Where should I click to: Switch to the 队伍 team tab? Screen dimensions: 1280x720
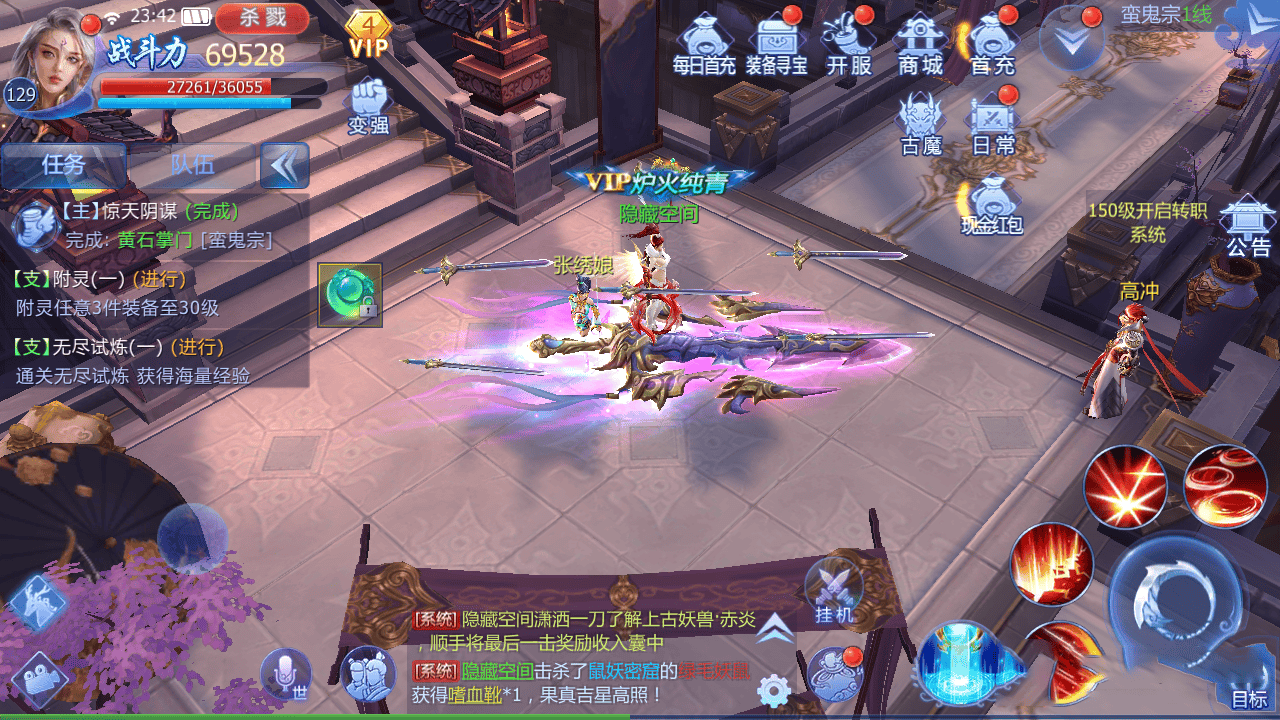click(x=192, y=165)
